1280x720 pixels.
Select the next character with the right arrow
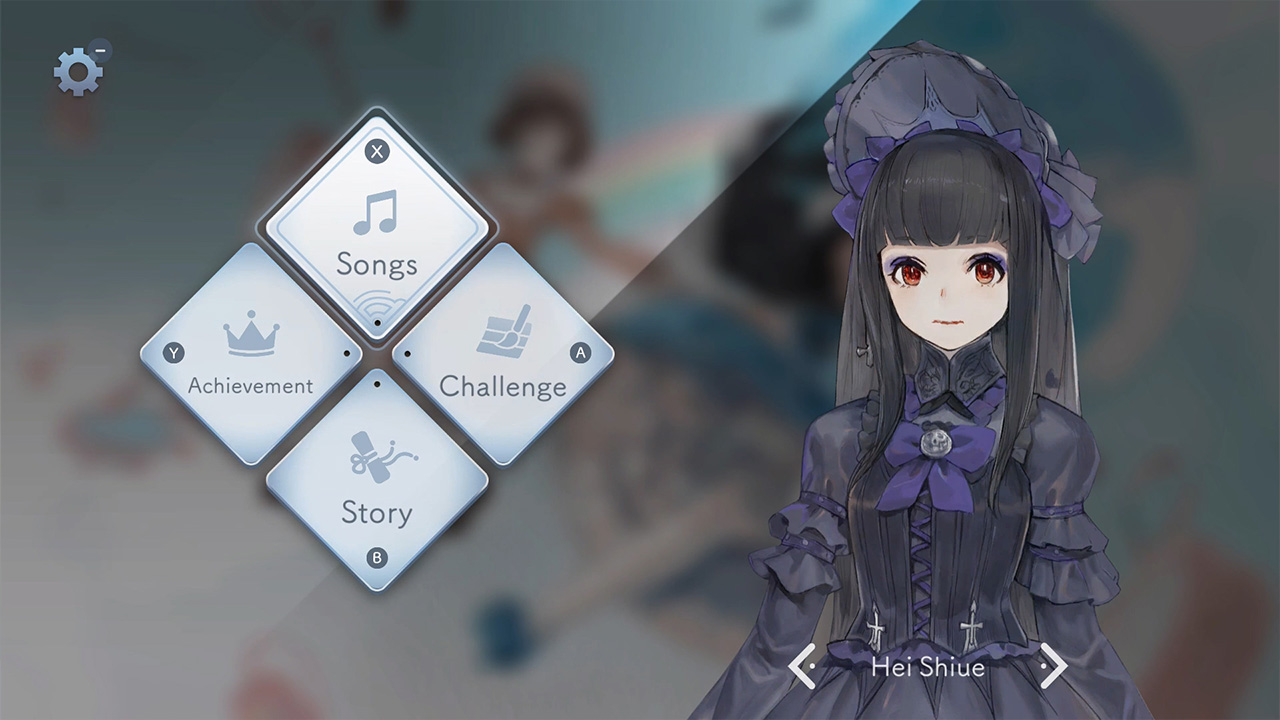click(1055, 666)
